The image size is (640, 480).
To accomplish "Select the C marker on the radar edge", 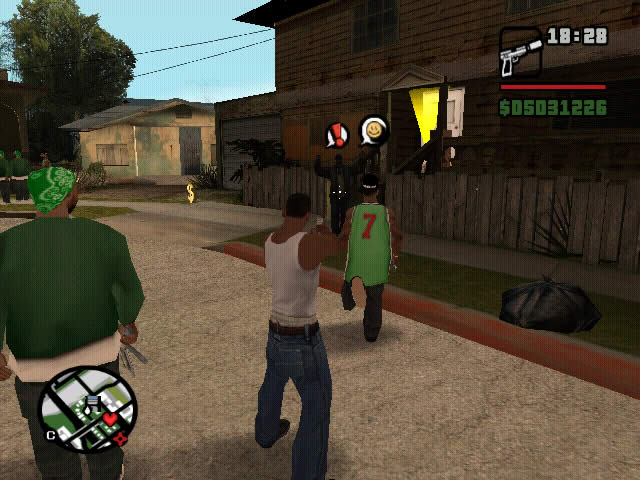I will click(50, 435).
